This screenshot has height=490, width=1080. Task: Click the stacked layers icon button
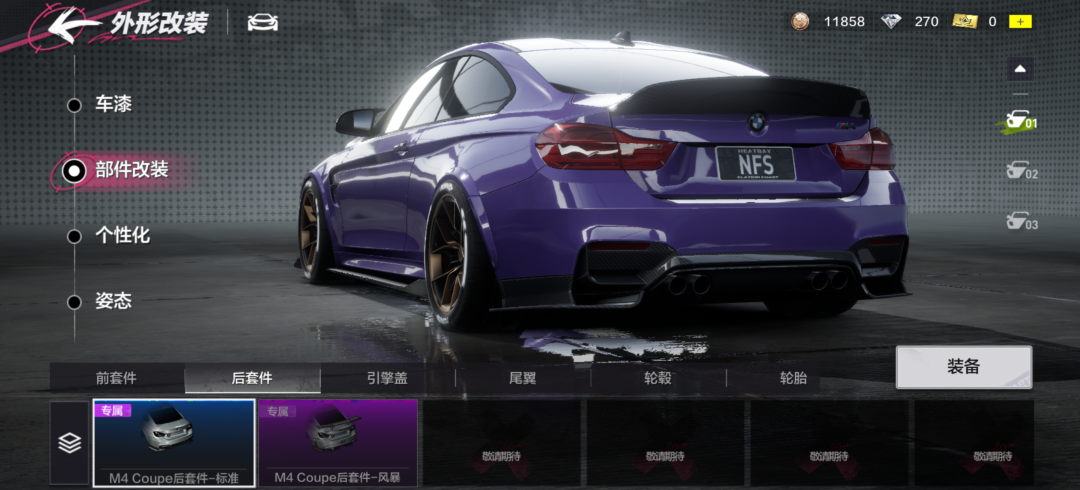click(69, 443)
